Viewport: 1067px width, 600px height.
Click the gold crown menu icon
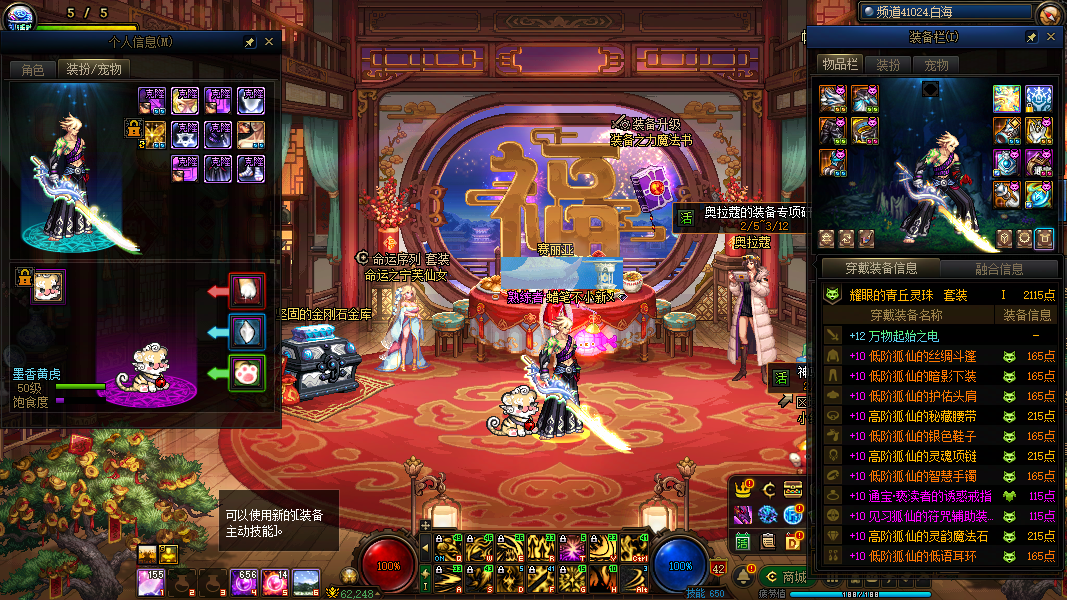click(x=742, y=489)
